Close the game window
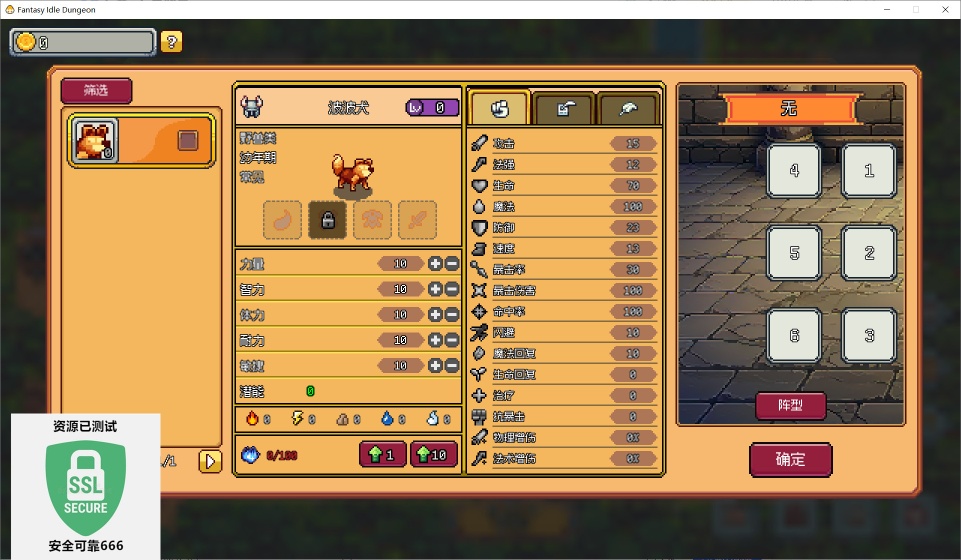The height and width of the screenshot is (560, 961). coord(942,9)
